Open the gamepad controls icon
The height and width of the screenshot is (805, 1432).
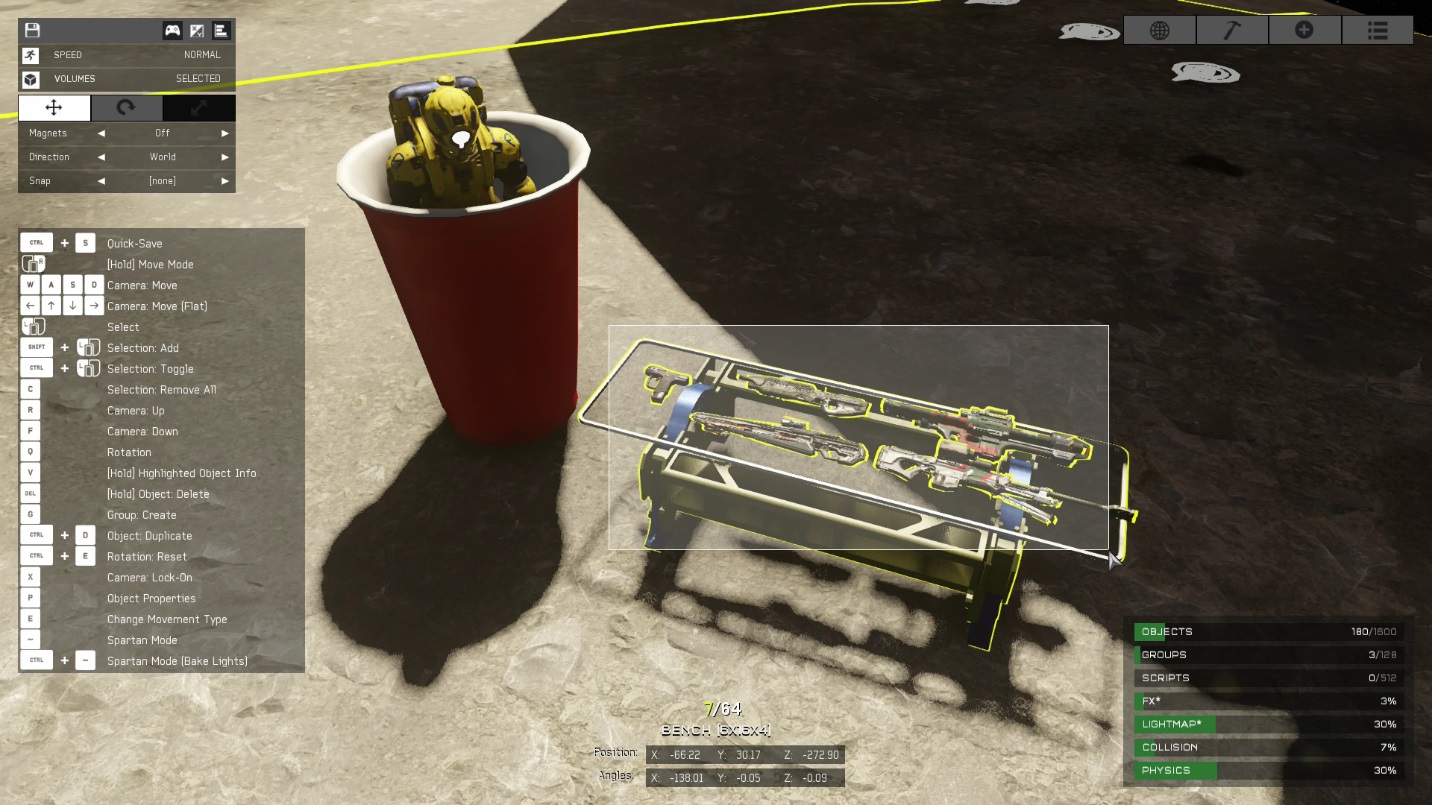[173, 31]
